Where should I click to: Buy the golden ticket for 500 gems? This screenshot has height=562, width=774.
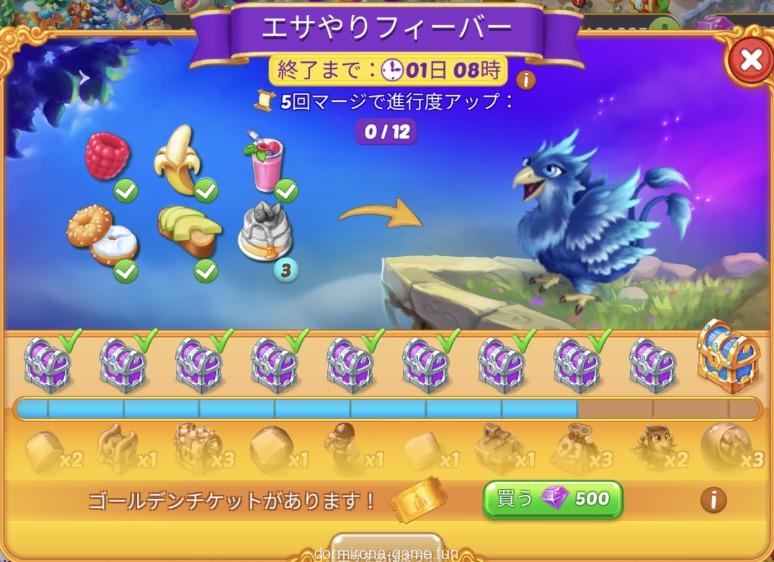553,498
